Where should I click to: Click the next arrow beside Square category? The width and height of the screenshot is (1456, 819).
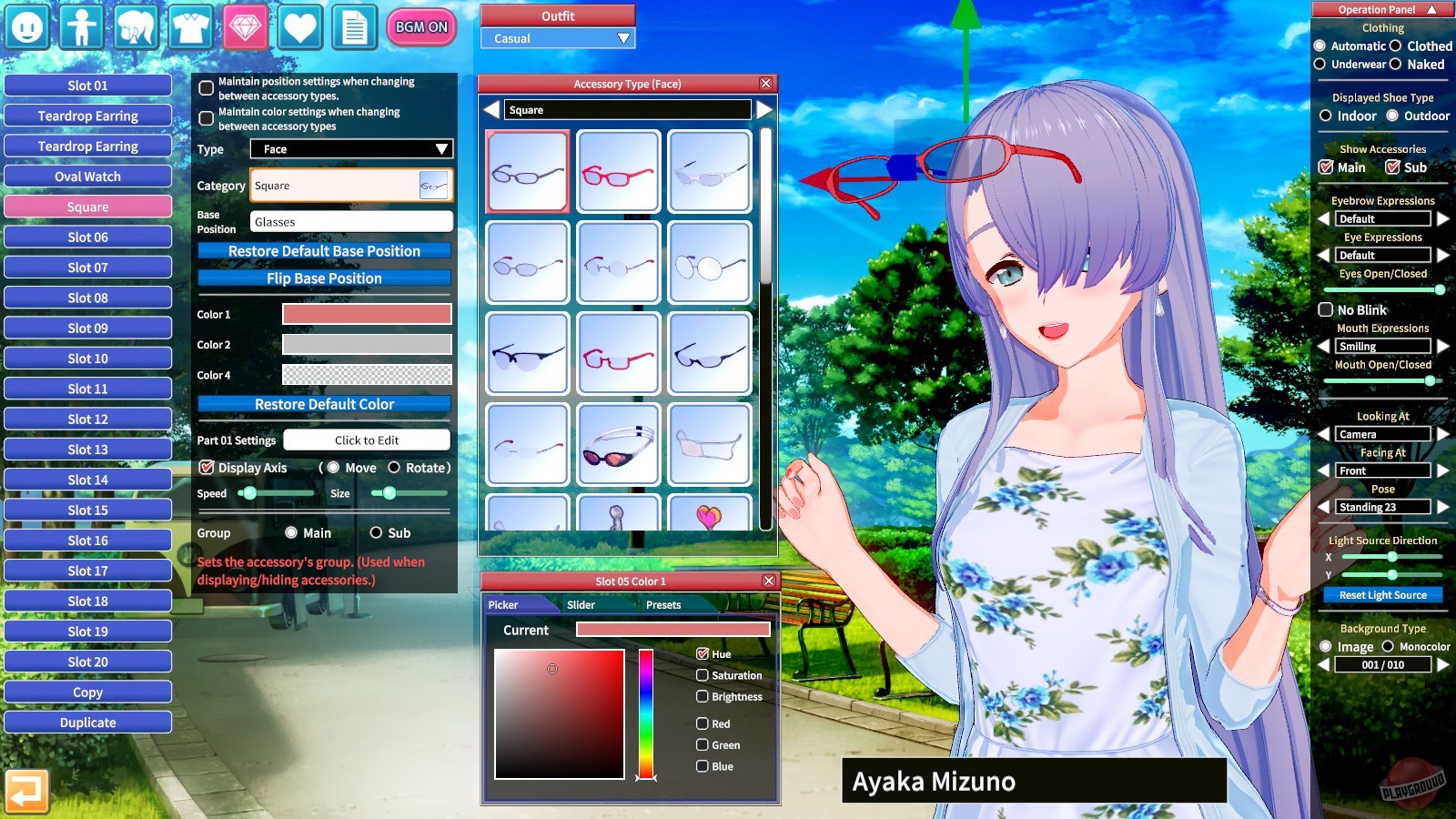point(763,109)
